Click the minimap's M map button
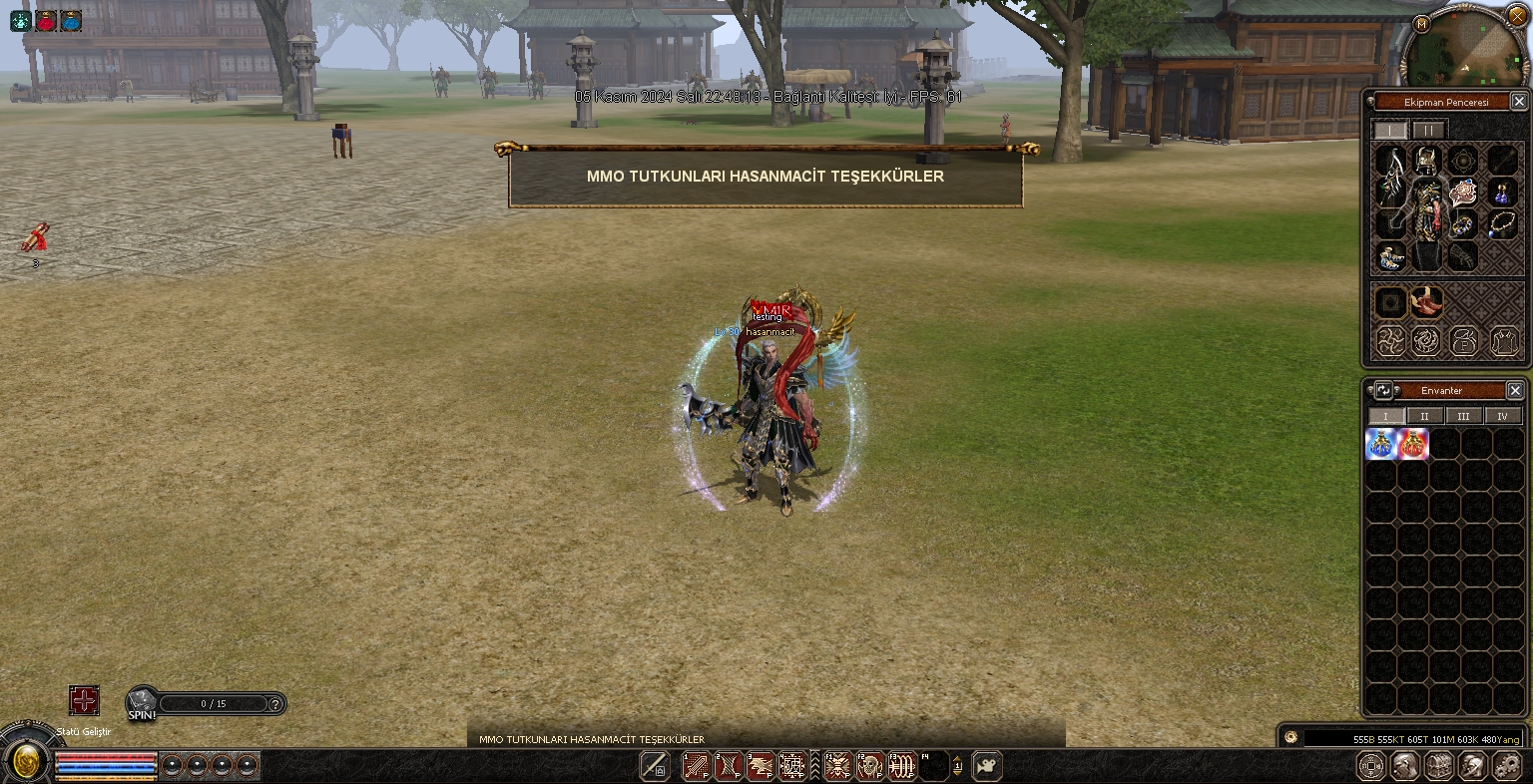 [1422, 23]
